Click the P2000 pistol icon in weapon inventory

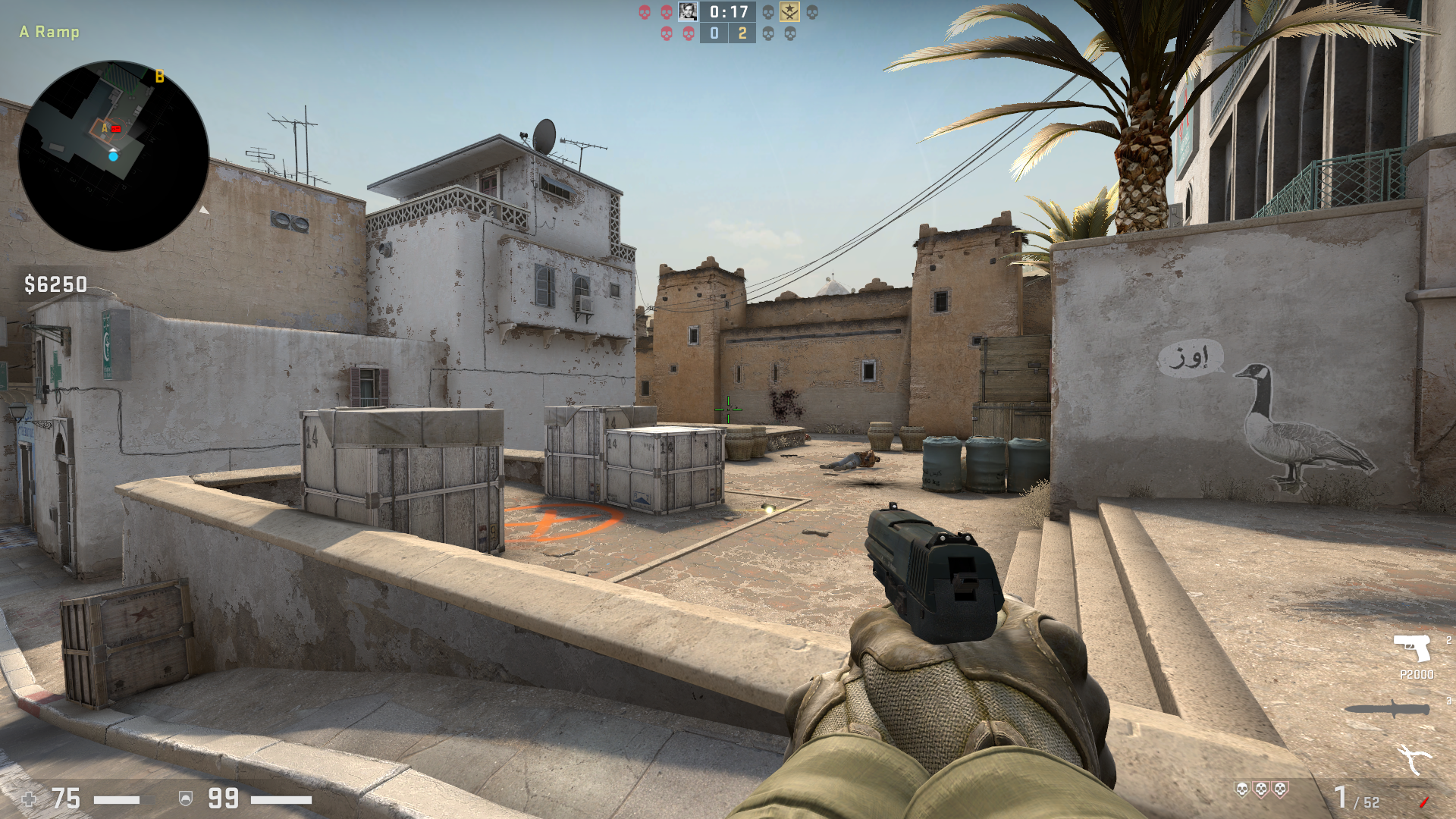click(1412, 648)
